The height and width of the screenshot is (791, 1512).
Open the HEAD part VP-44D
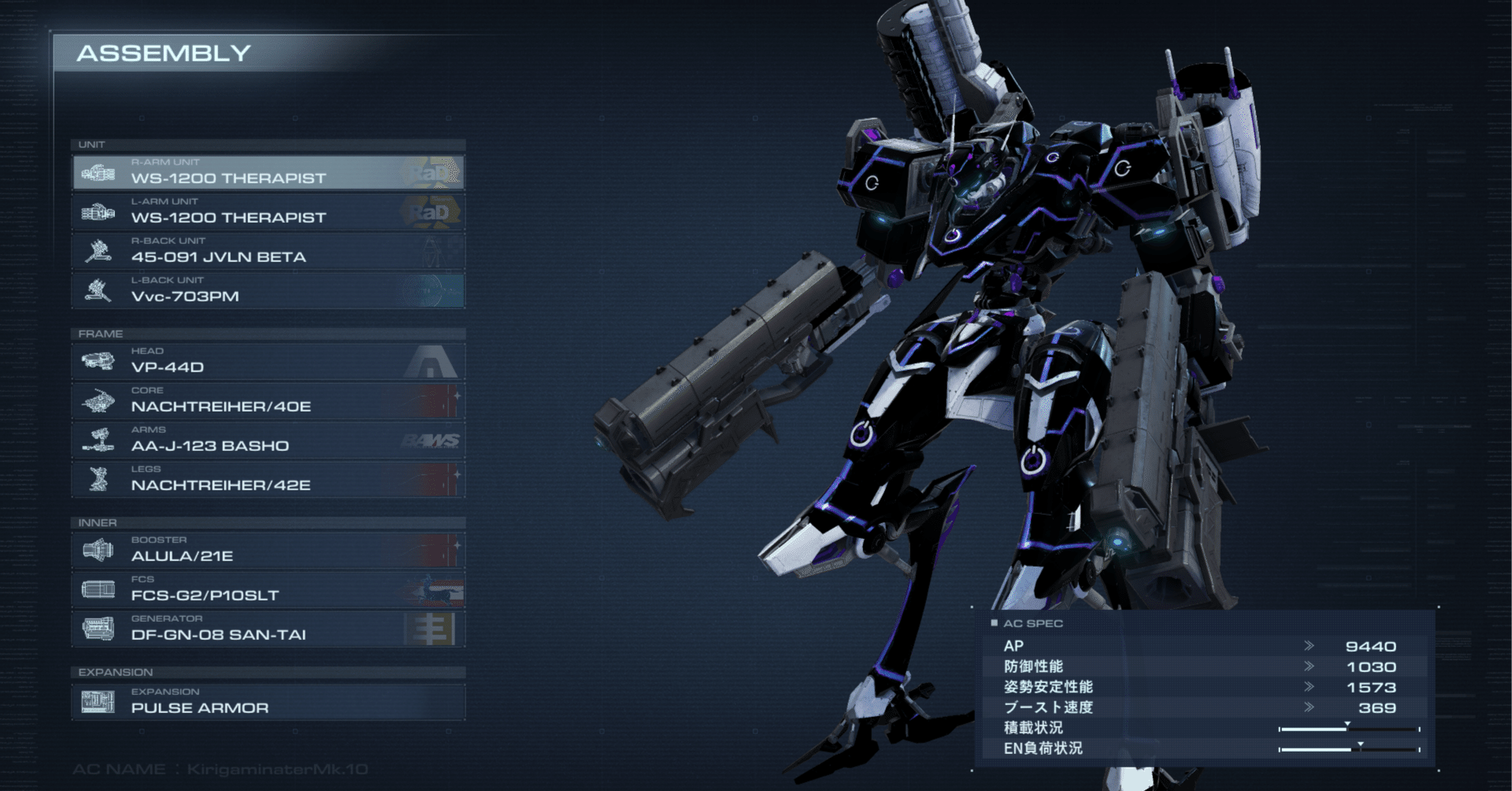[268, 361]
